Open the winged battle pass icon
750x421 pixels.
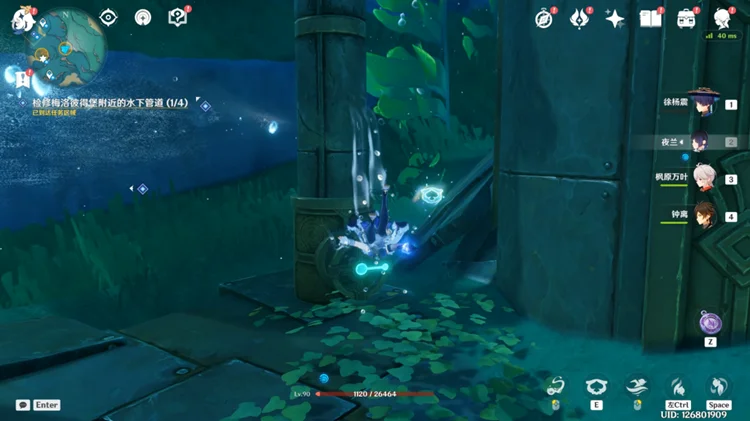tap(580, 18)
